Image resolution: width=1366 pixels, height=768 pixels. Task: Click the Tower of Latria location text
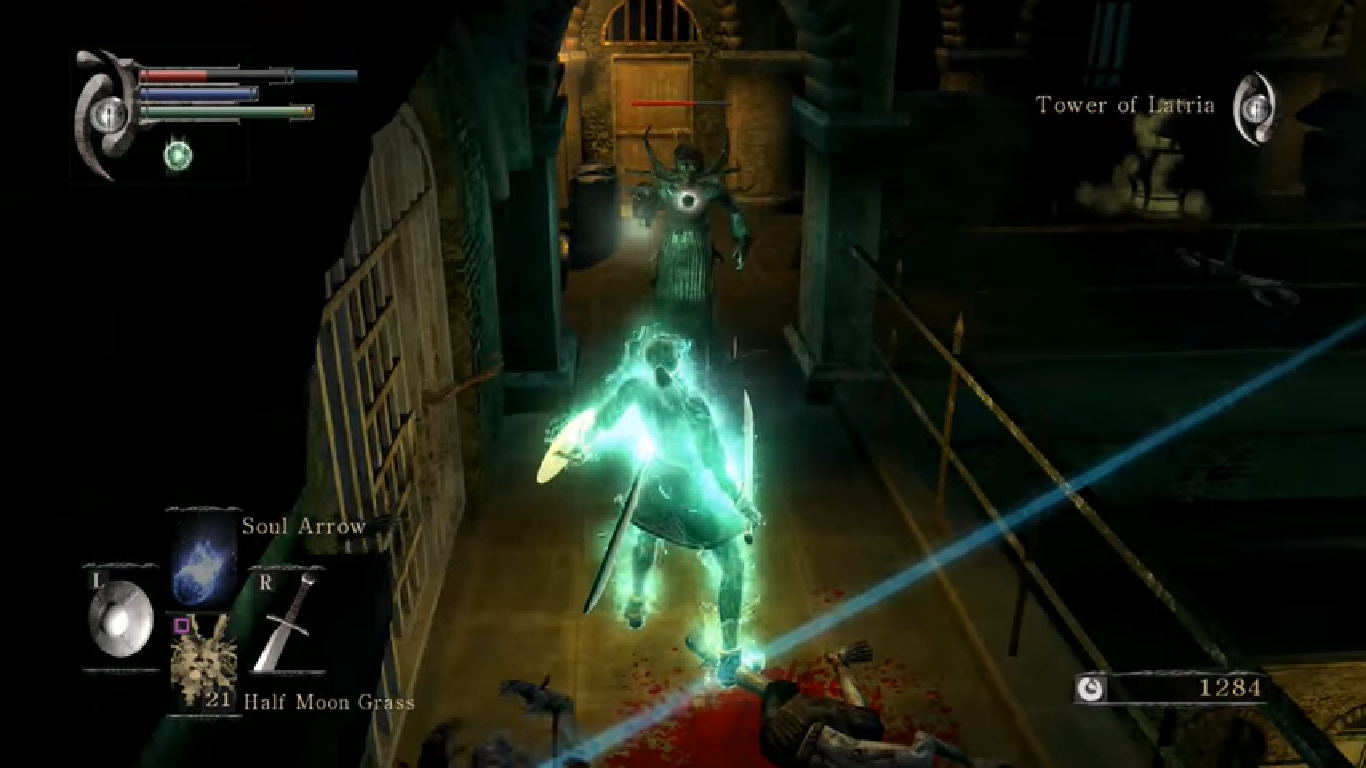tap(1124, 104)
